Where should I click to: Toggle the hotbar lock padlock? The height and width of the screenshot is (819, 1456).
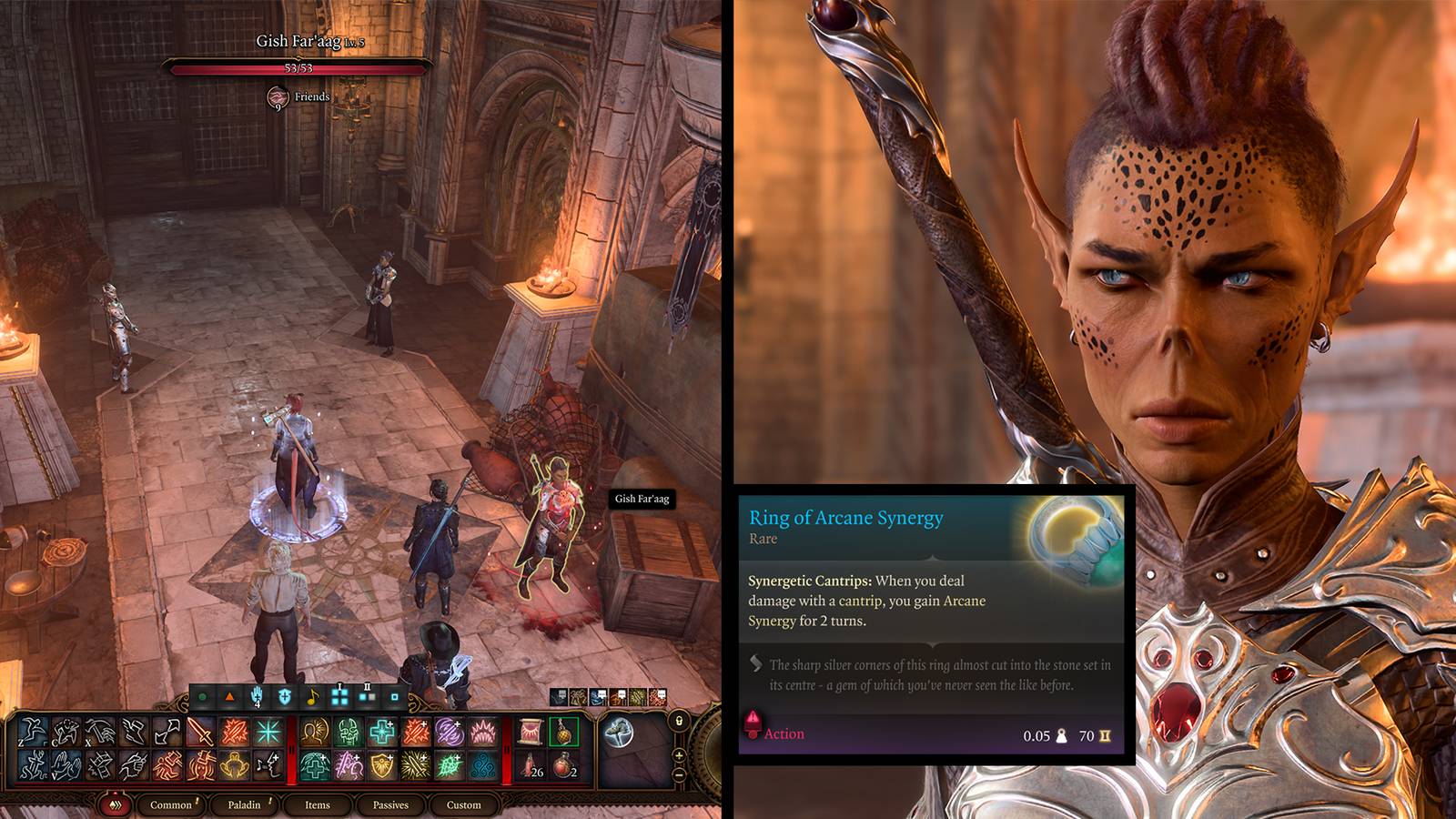pyautogui.click(x=679, y=722)
